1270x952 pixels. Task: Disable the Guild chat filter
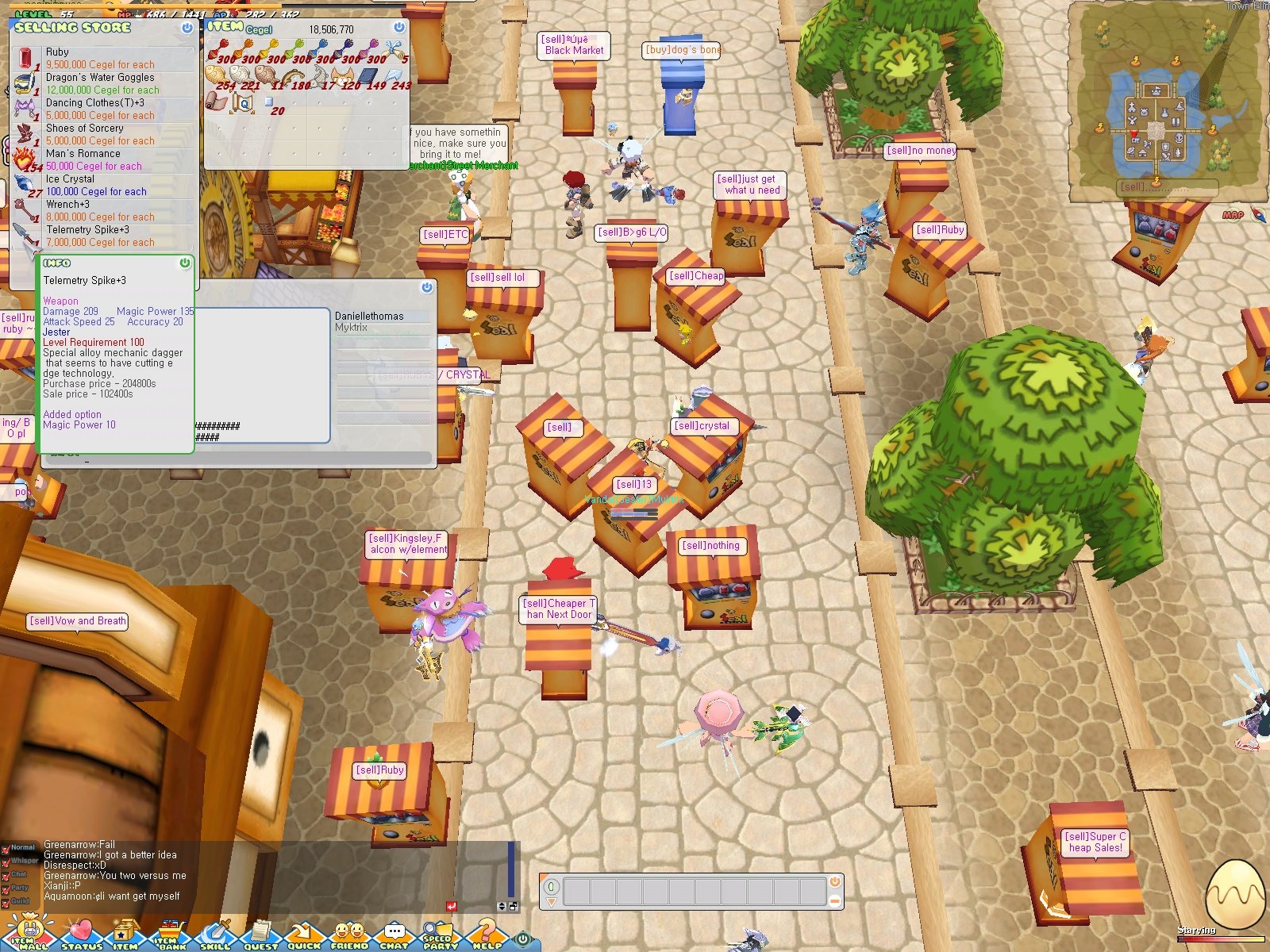6,902
